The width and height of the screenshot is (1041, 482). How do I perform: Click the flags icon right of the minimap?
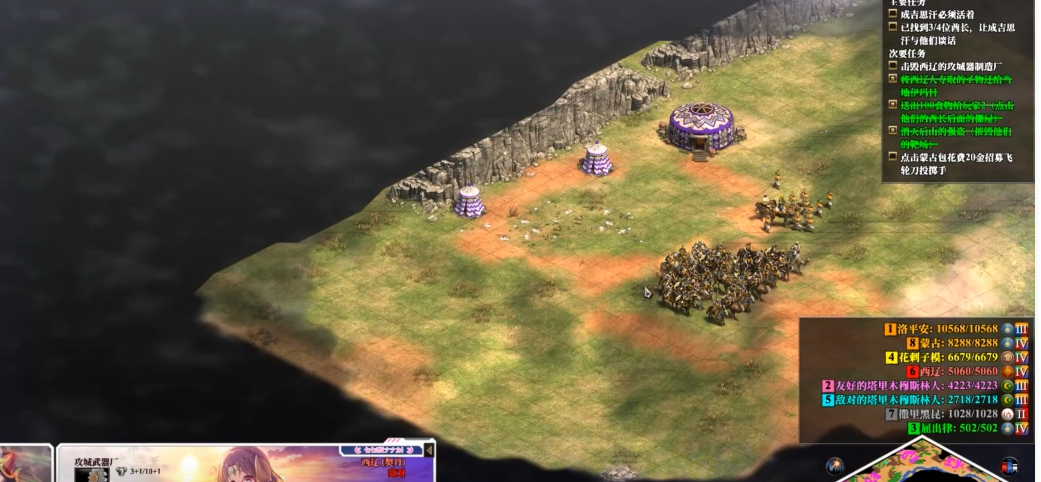[x=1009, y=466]
